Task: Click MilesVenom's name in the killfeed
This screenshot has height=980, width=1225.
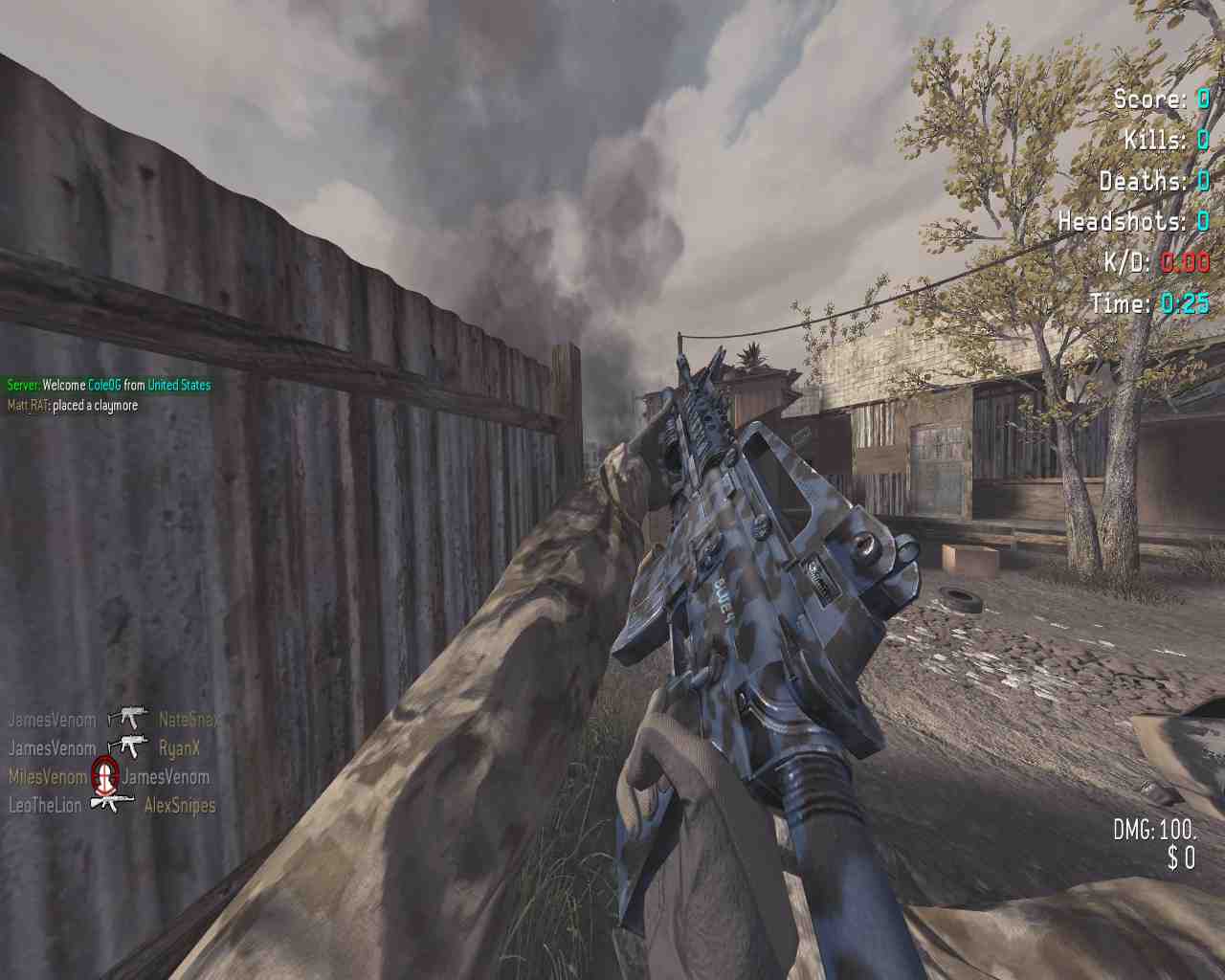Action: [x=47, y=777]
